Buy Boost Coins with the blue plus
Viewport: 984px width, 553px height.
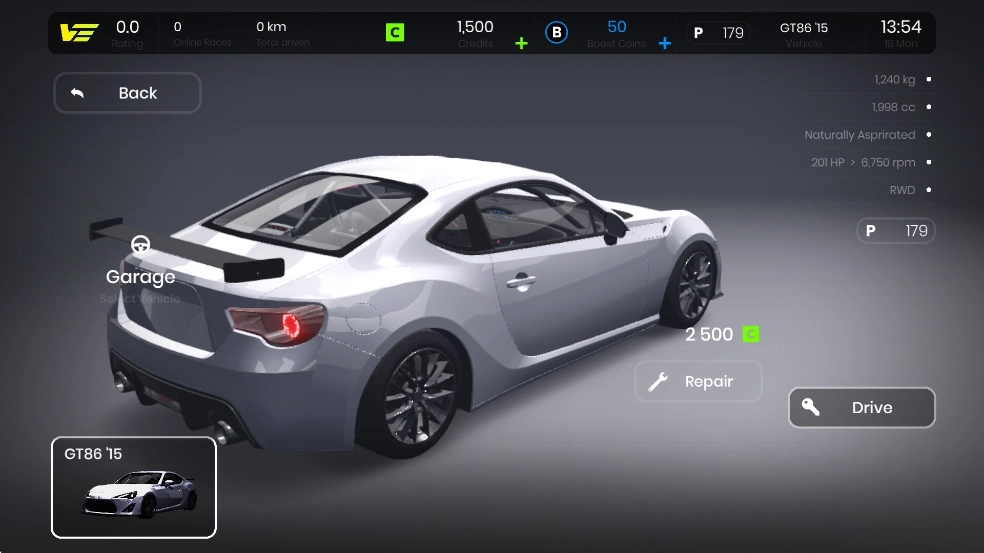pos(665,43)
